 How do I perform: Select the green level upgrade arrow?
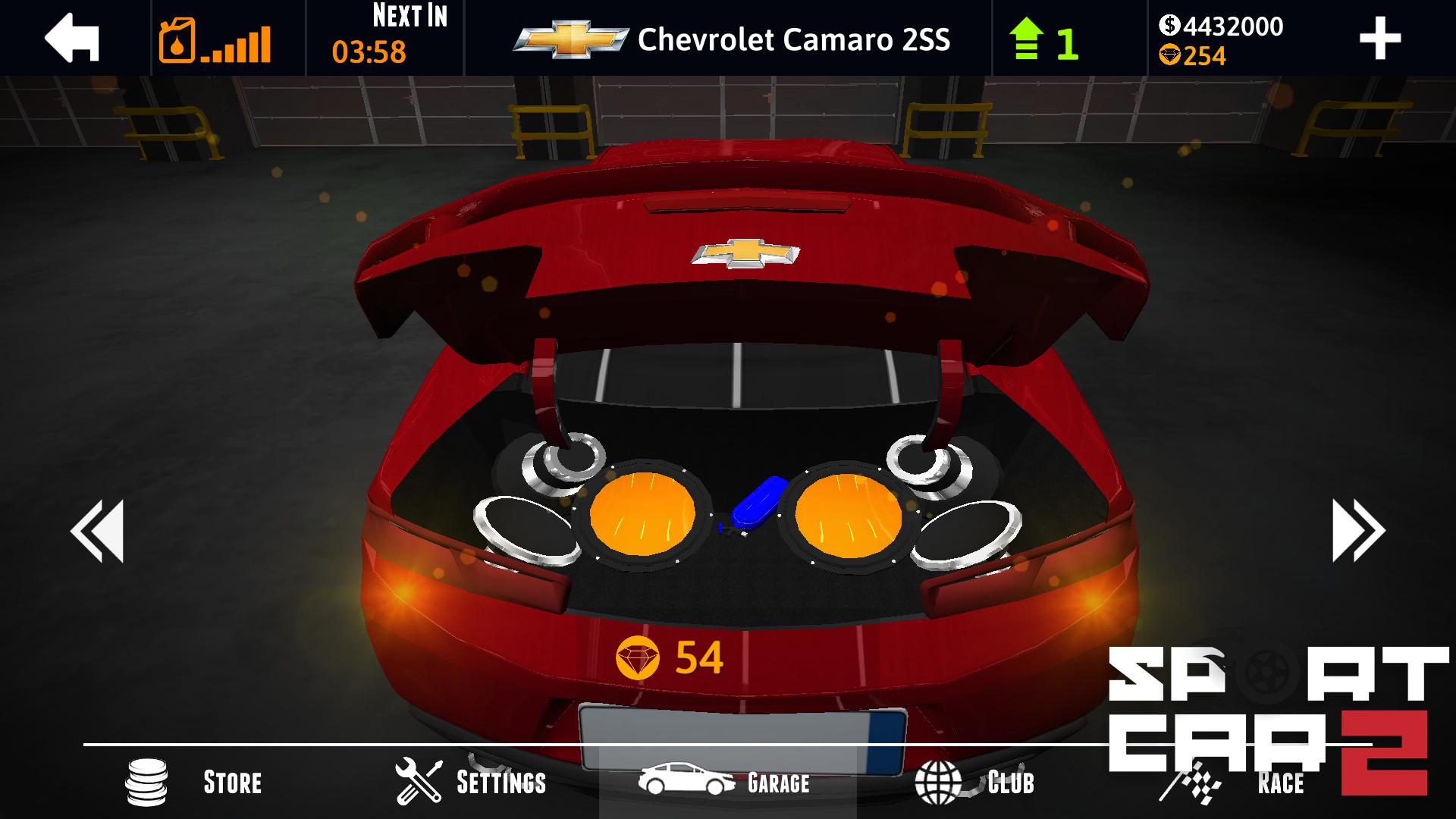point(1026,40)
